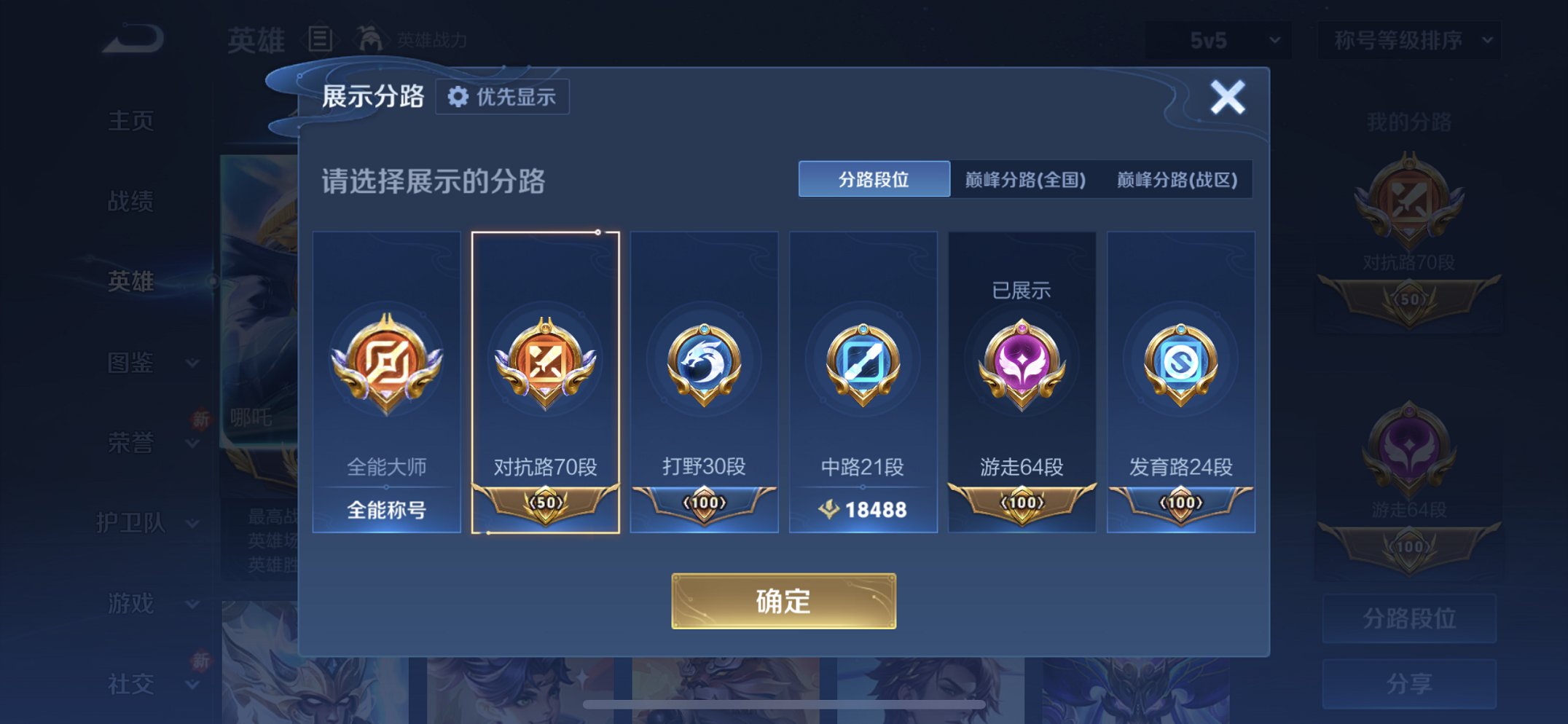Enable the 优先显示 priority display setting
This screenshot has height=724, width=1568.
pos(502,96)
